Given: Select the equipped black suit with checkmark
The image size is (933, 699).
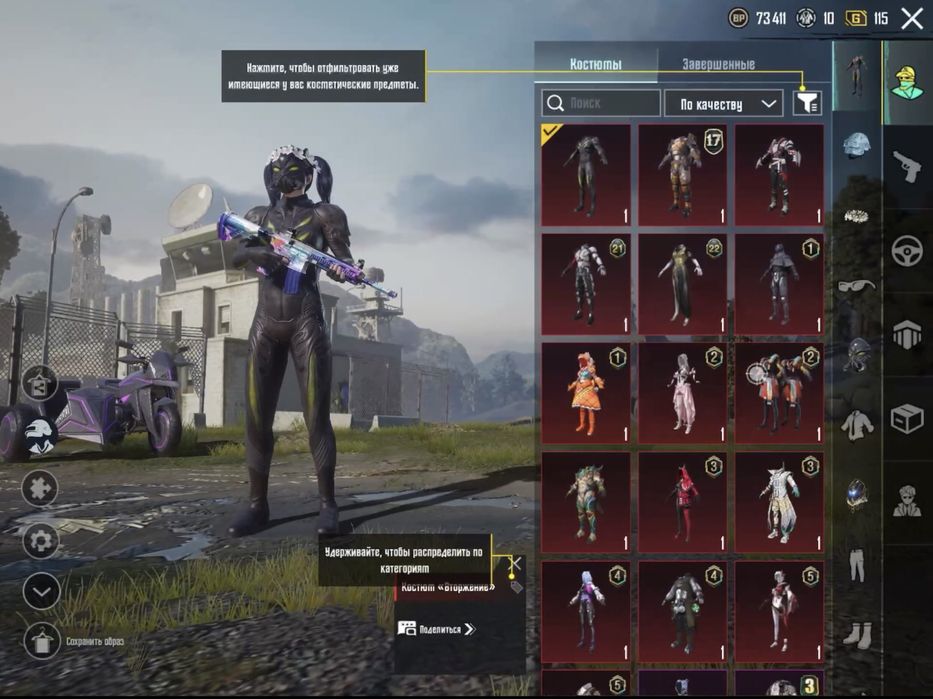Looking at the screenshot, I should pos(586,175).
